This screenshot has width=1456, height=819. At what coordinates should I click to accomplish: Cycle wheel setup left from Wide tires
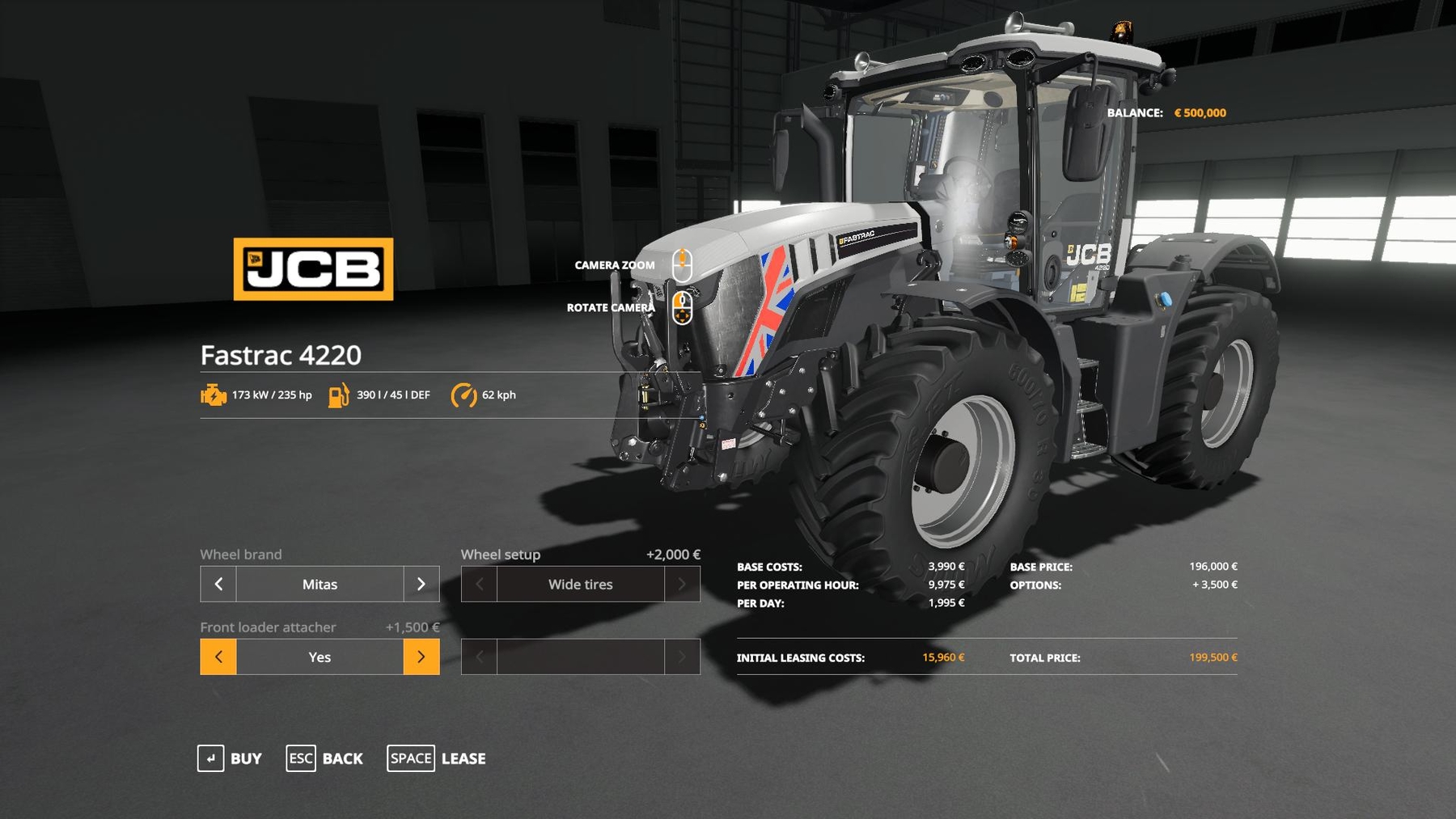[479, 584]
